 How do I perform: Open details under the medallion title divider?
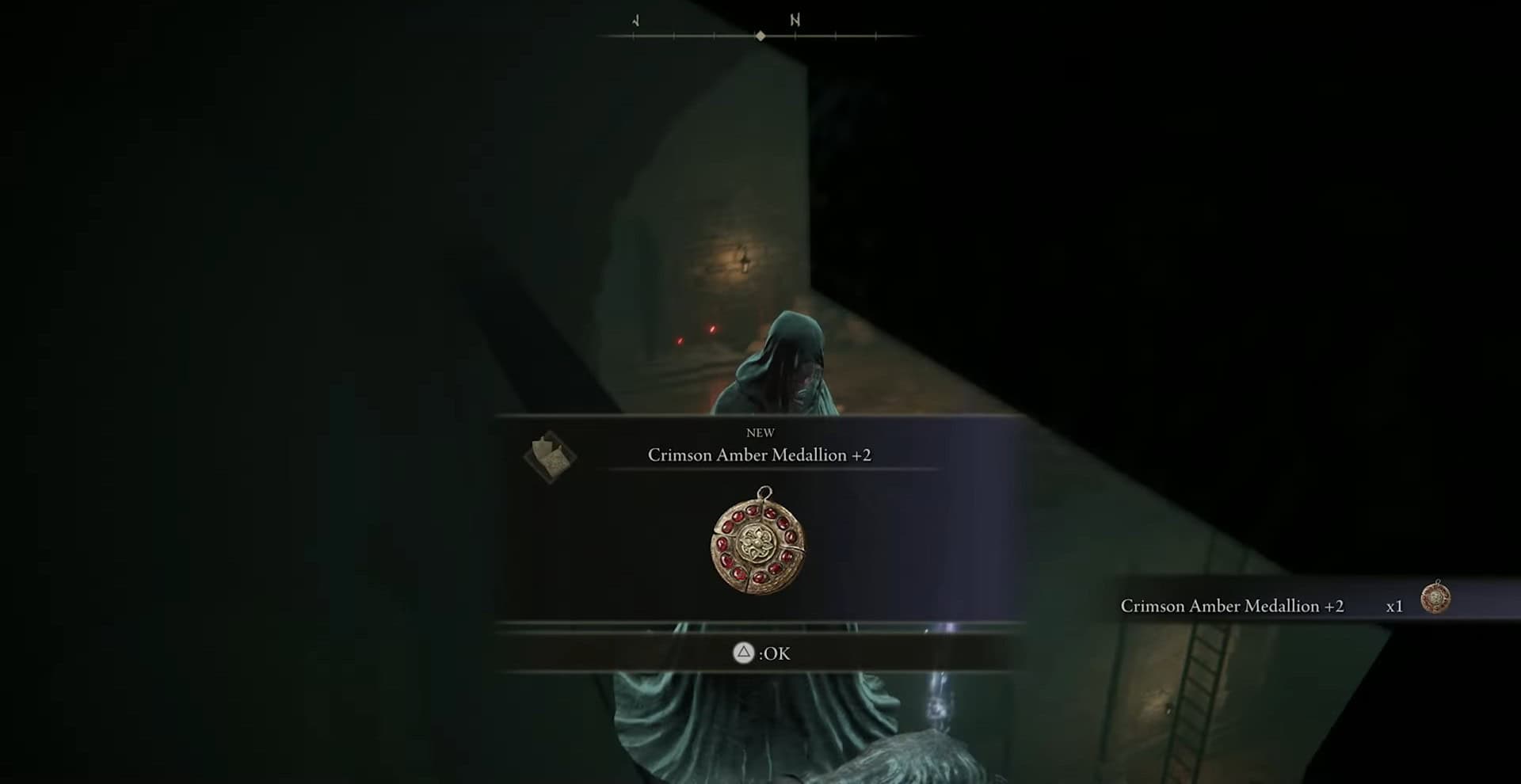coord(759,470)
